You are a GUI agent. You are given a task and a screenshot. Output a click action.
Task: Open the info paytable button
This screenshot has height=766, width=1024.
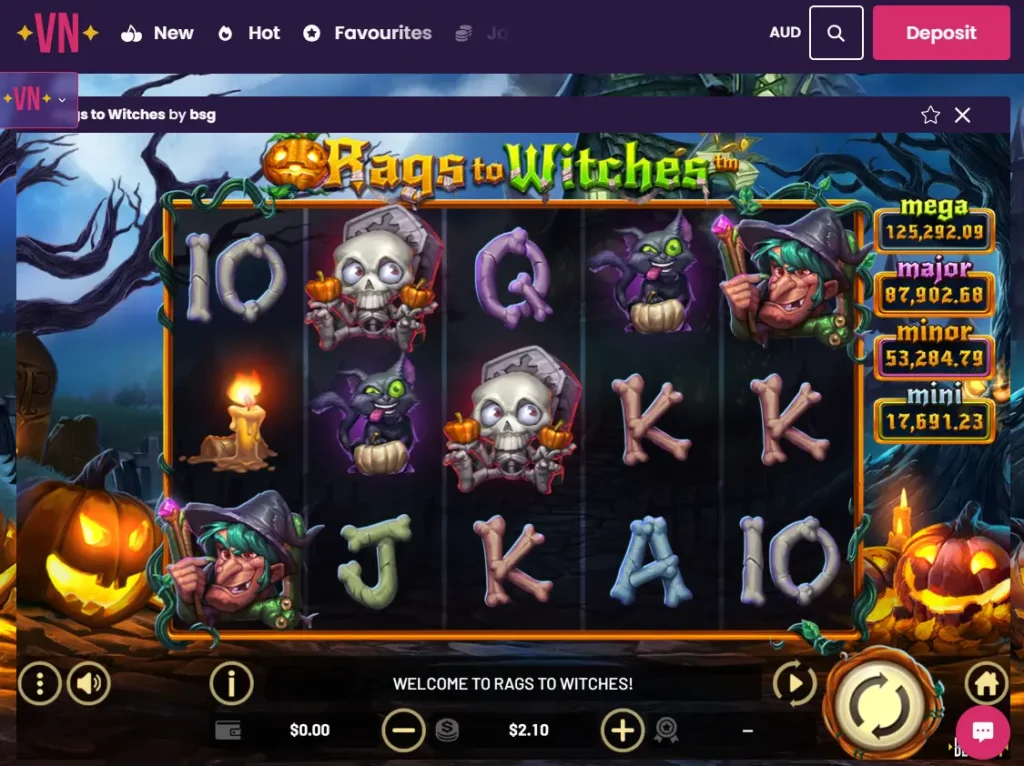click(231, 684)
